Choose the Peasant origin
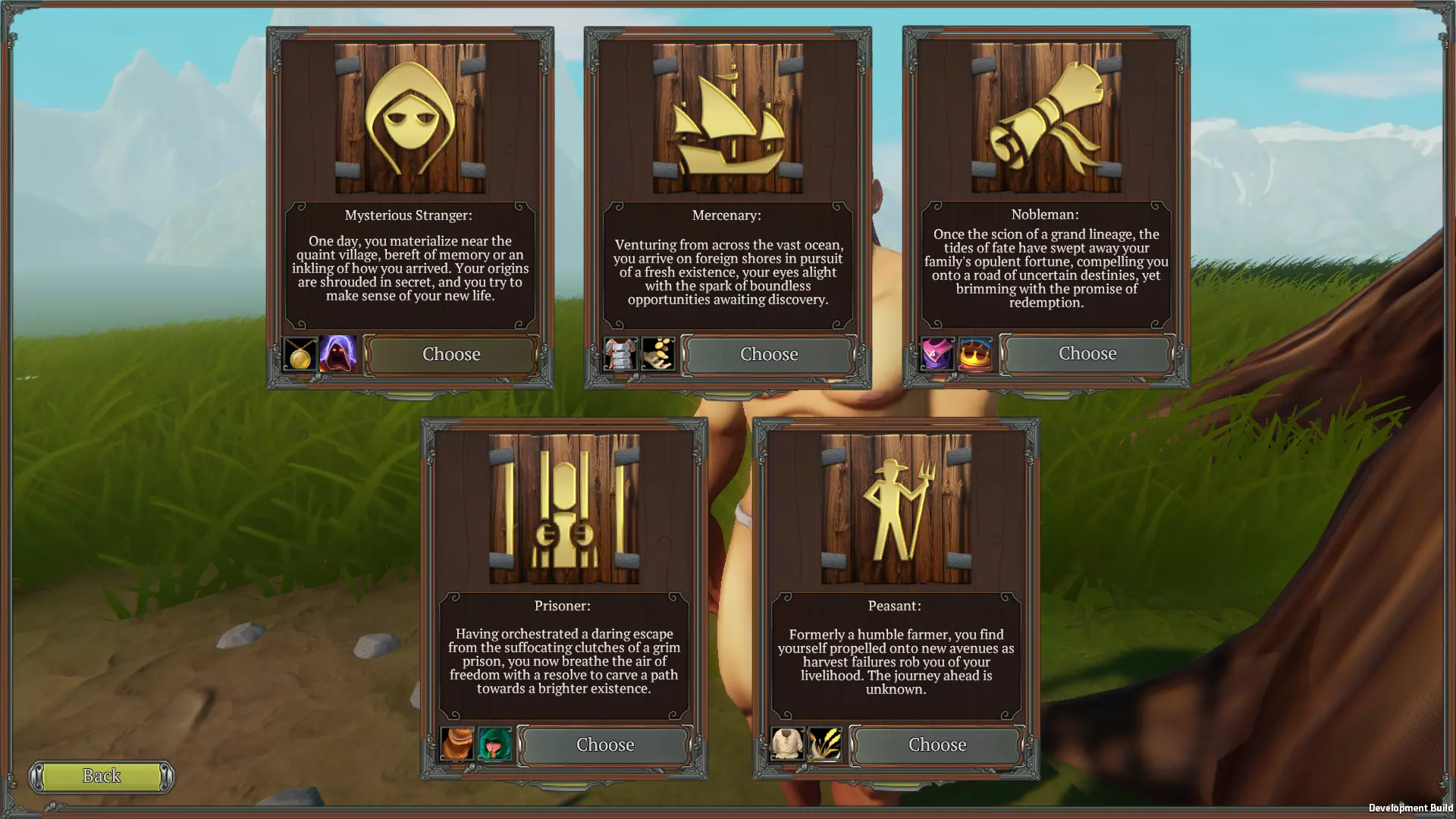Screen dimensions: 1456x819 937,745
